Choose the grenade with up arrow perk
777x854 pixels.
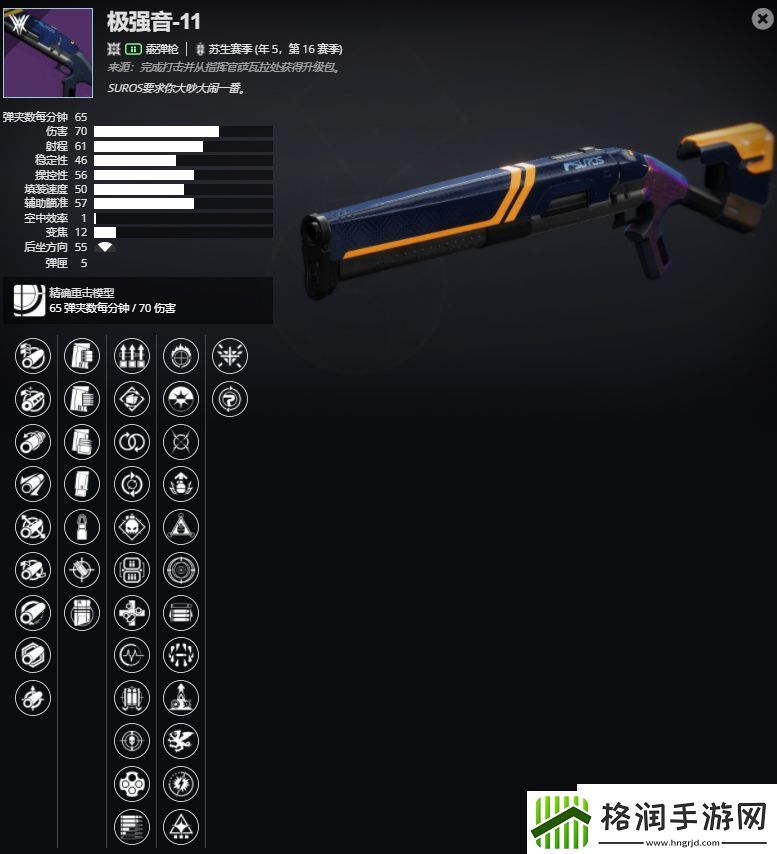click(181, 484)
